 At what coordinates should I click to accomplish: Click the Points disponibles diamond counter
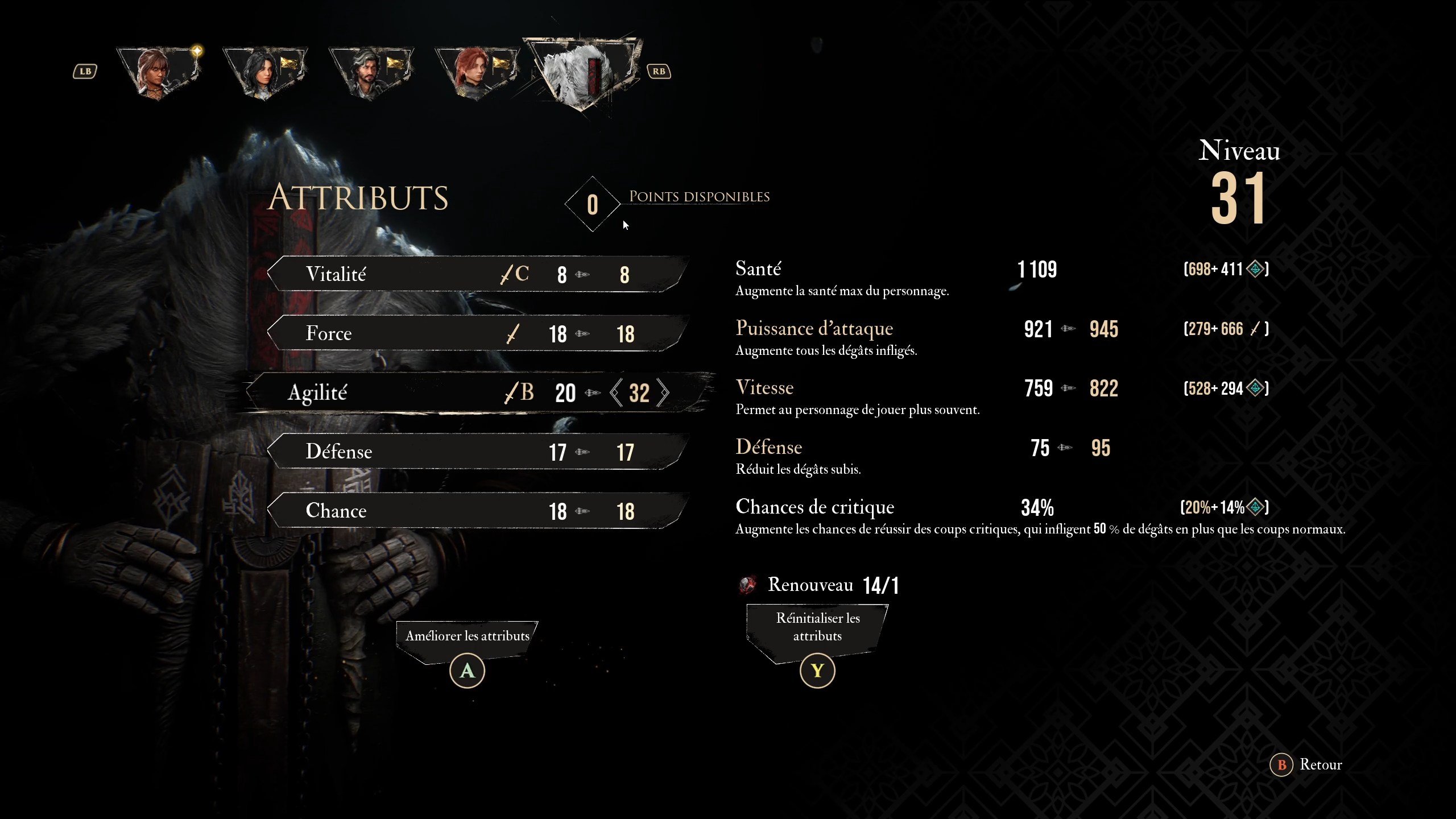pyautogui.click(x=592, y=205)
